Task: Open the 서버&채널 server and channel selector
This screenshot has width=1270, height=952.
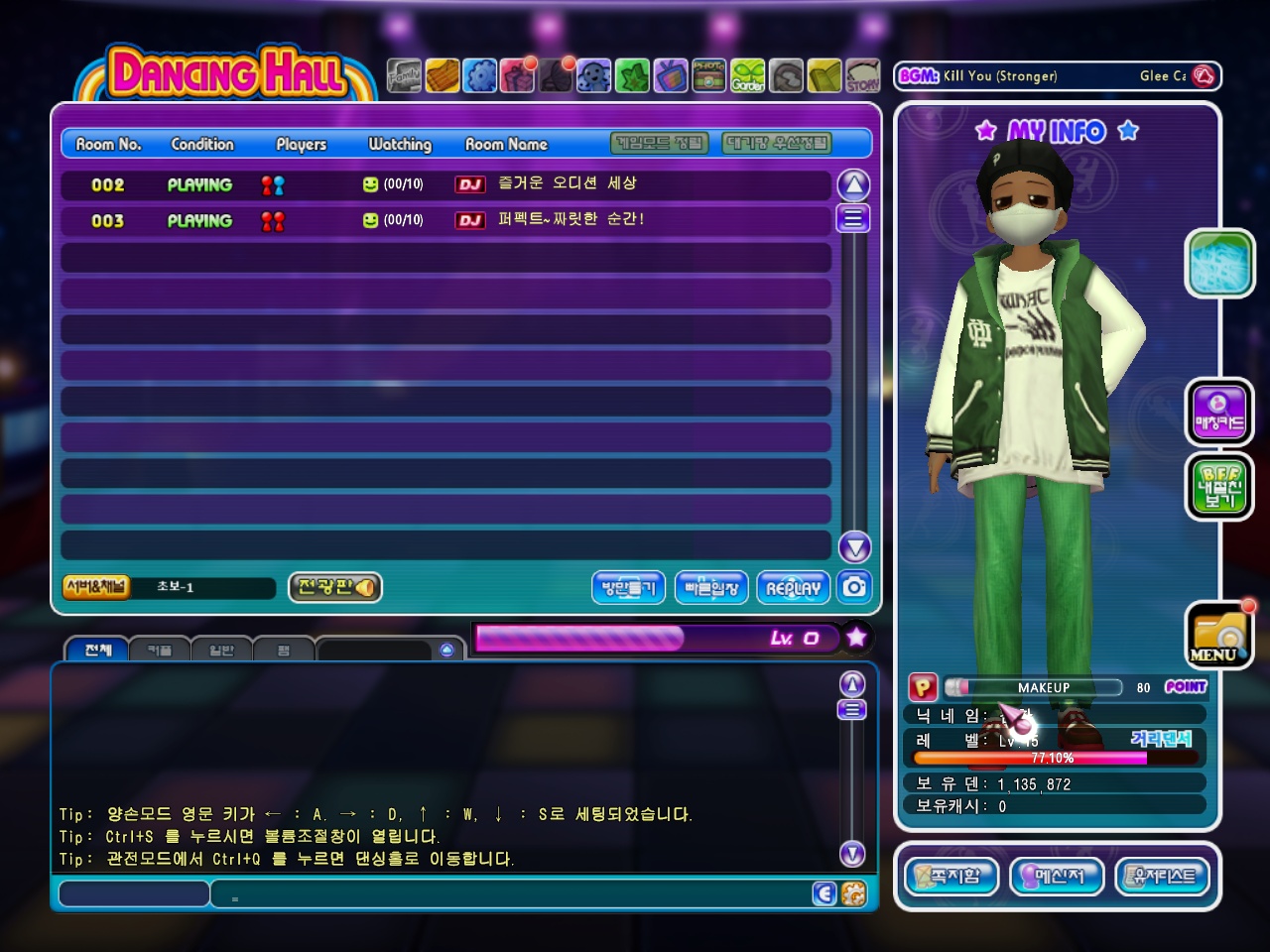Action: tap(95, 587)
